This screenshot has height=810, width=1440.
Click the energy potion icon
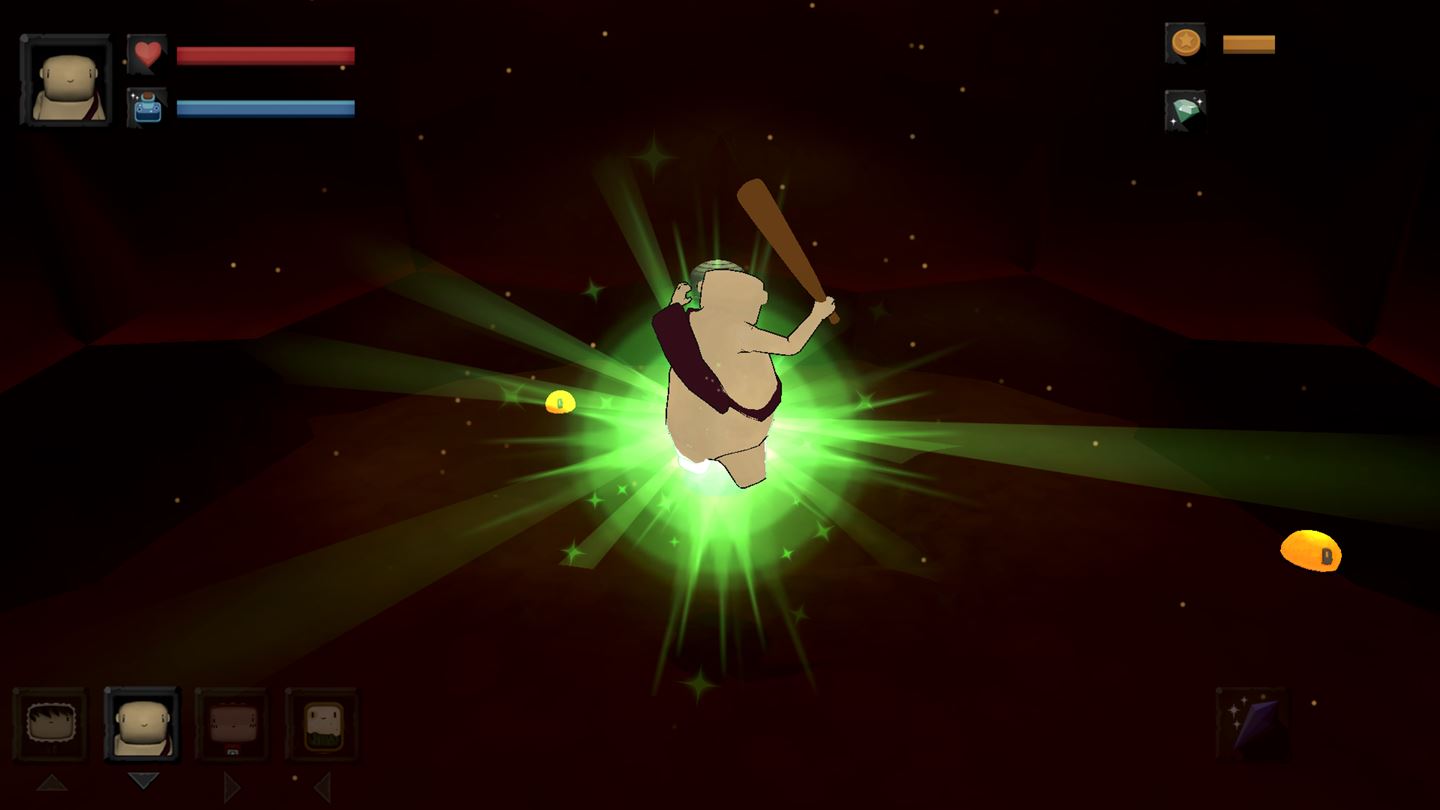pos(147,110)
